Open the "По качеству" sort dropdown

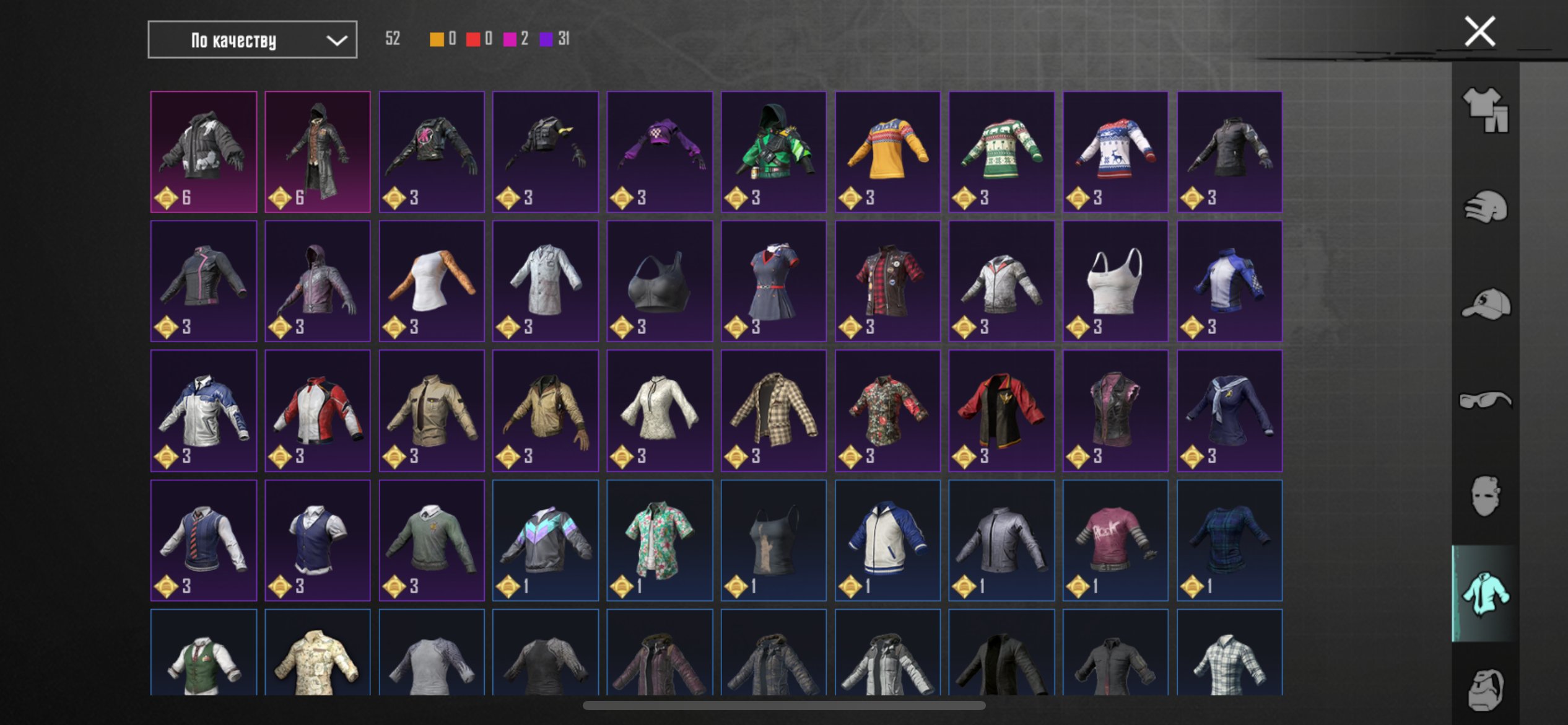252,40
